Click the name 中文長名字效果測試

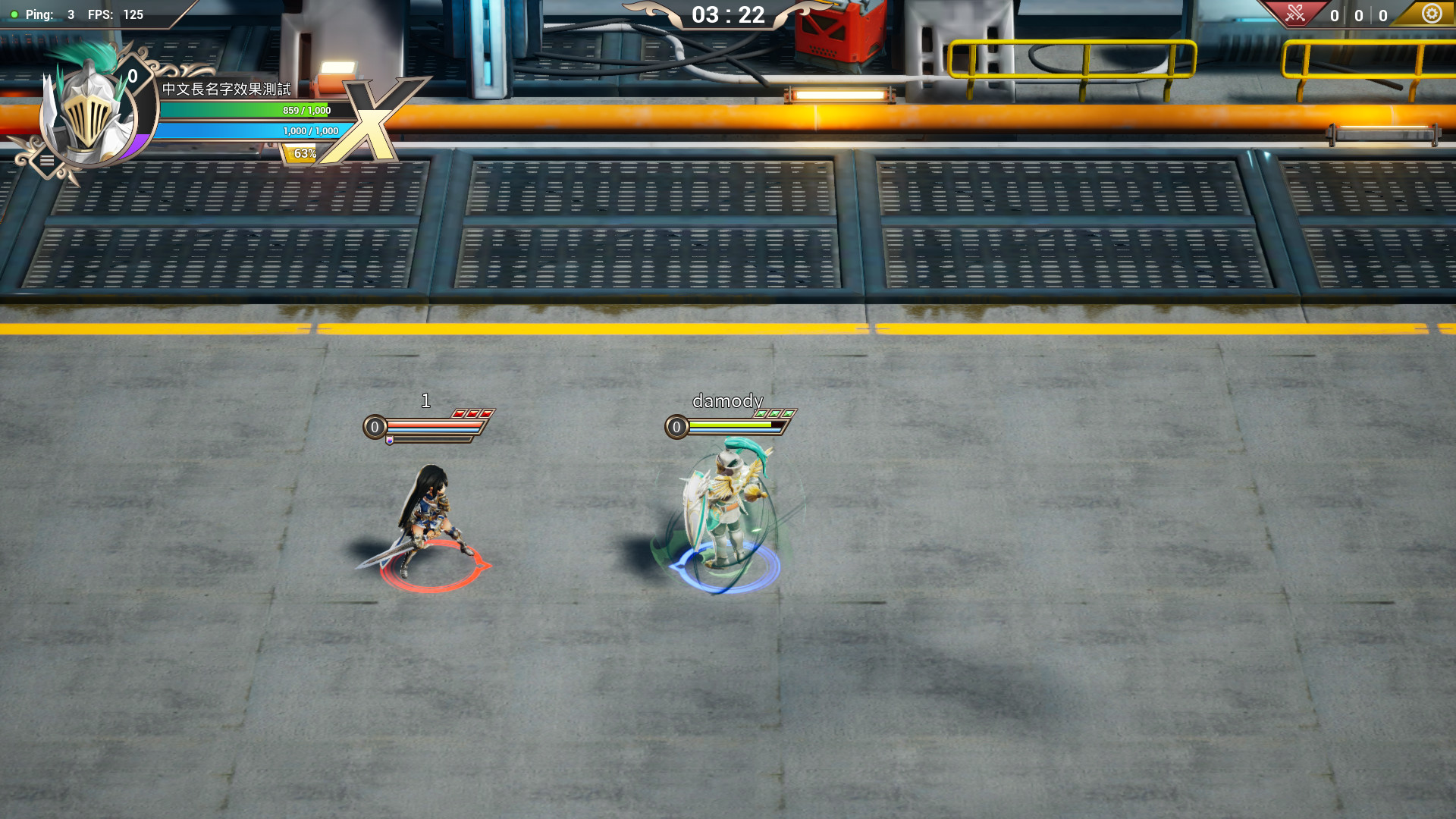pos(227,88)
